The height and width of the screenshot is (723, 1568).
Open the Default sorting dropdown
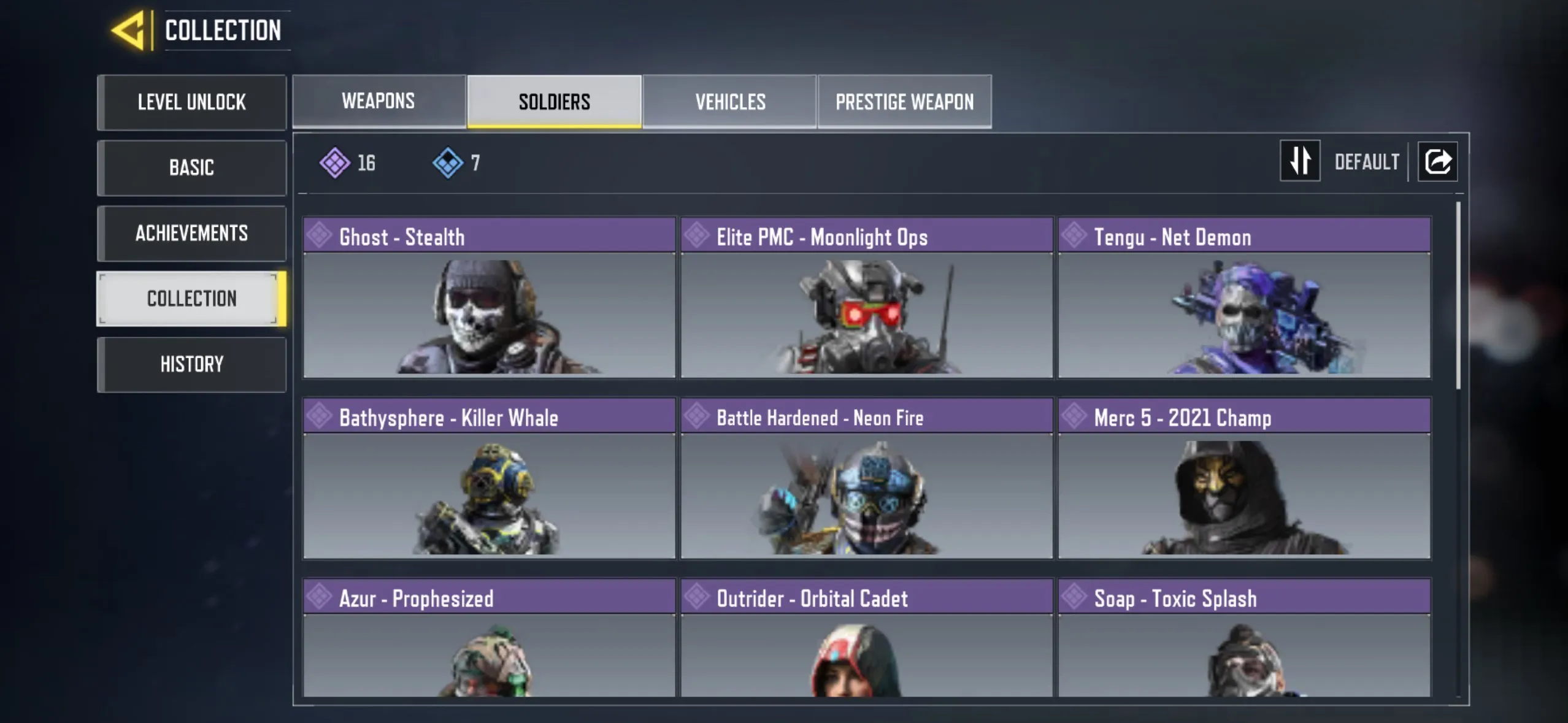(1367, 161)
